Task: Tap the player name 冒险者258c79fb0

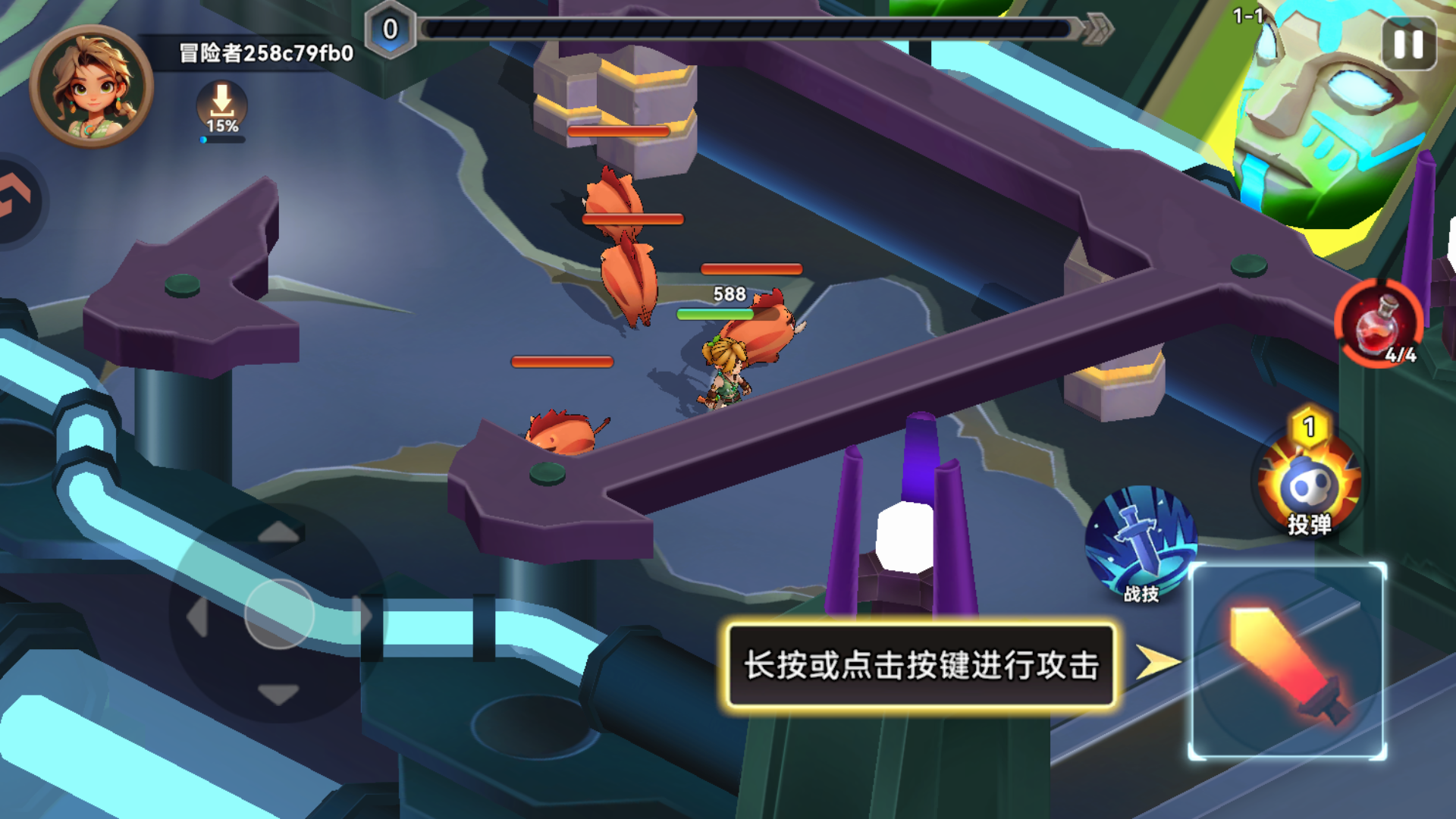Action: click(267, 55)
